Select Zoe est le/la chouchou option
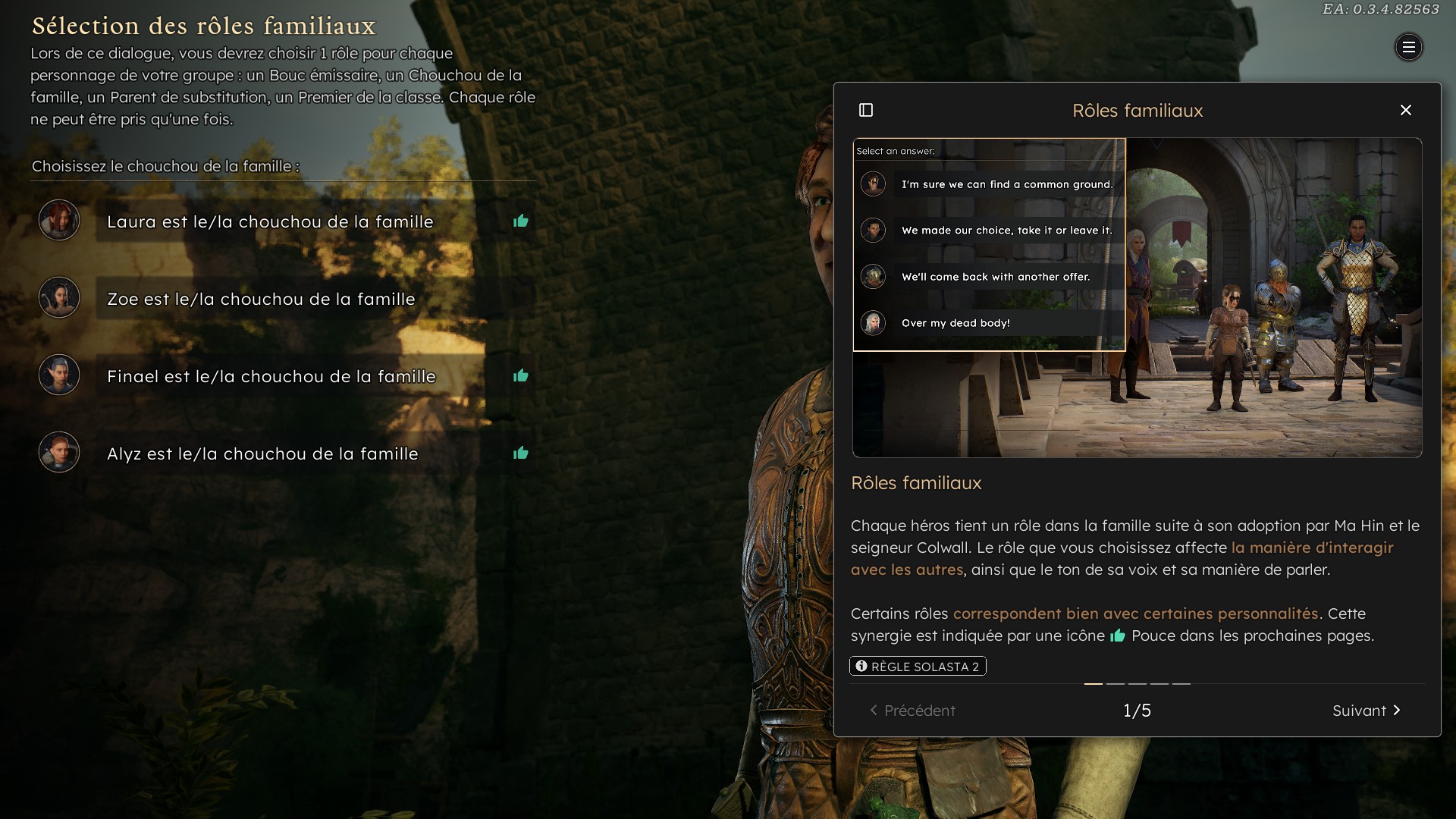The image size is (1456, 819). pyautogui.click(x=261, y=299)
